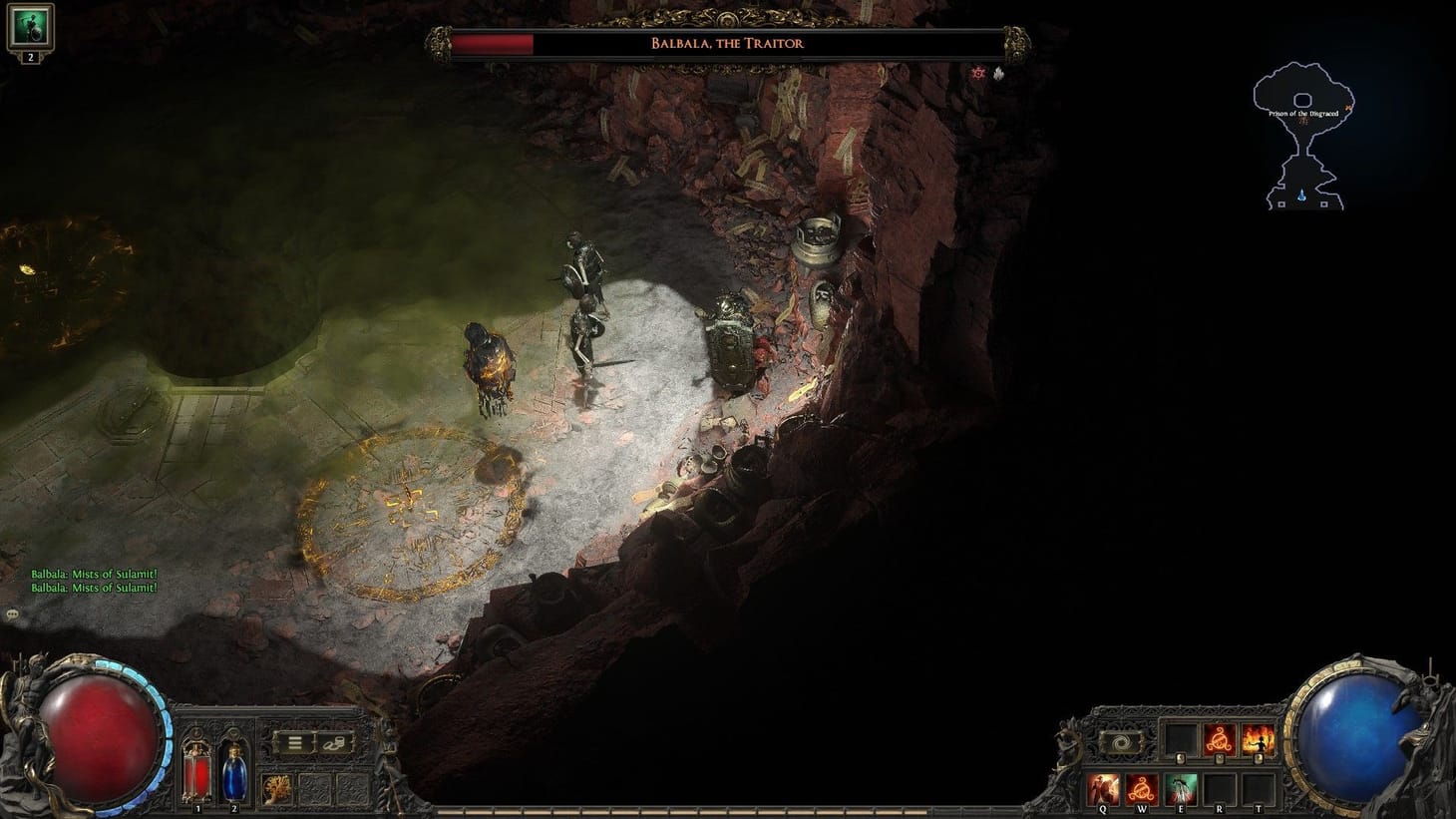
Task: Toggle the empty skill slot labeled R
Action: 1220,788
